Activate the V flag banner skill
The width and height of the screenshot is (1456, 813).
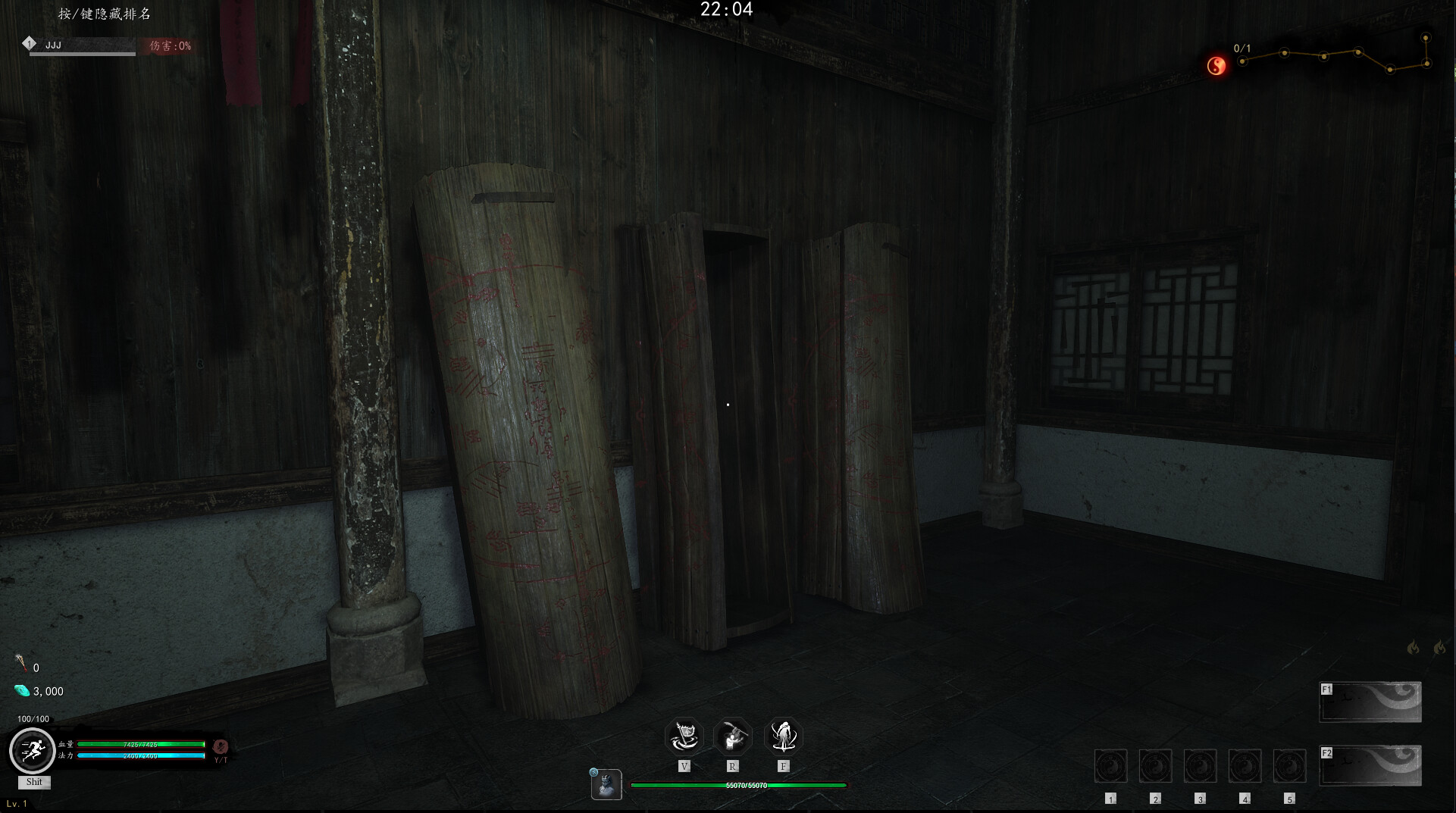pyautogui.click(x=684, y=736)
